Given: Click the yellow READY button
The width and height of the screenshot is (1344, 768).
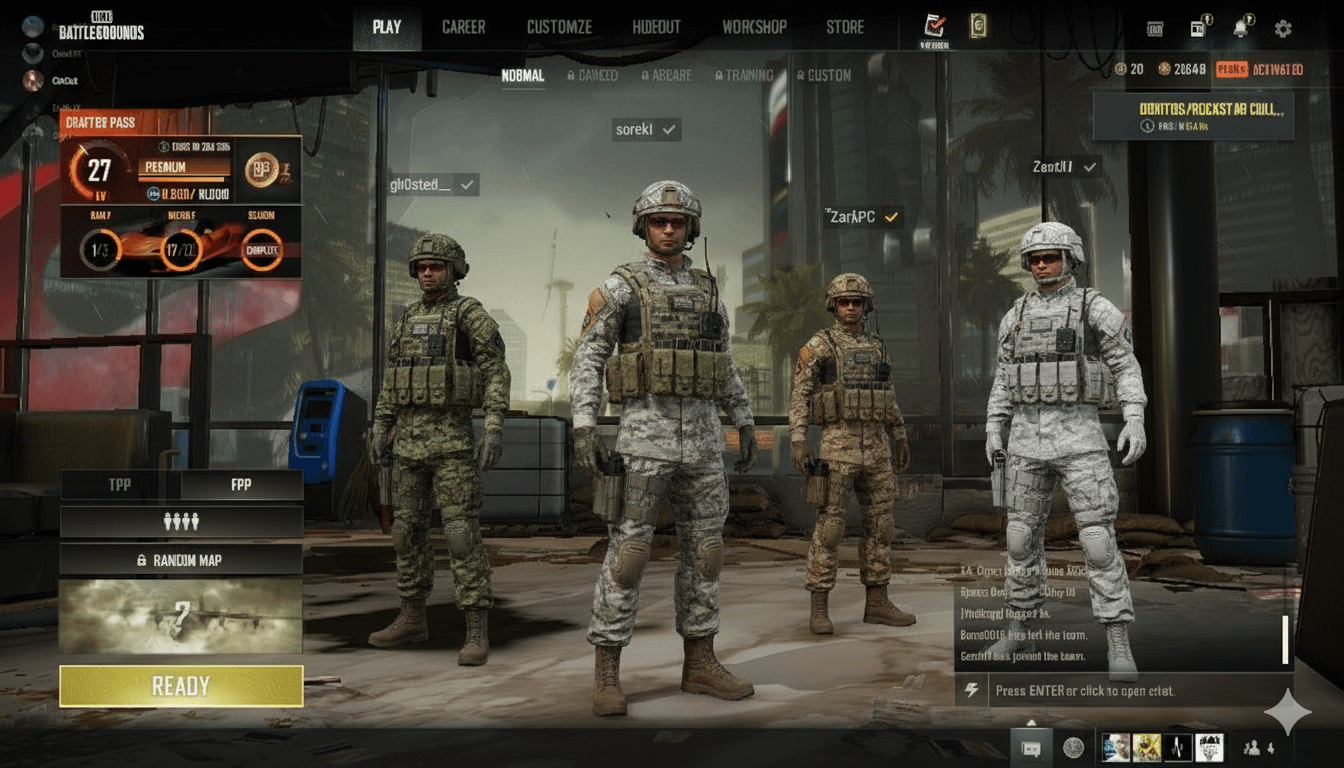Looking at the screenshot, I should click(x=181, y=686).
